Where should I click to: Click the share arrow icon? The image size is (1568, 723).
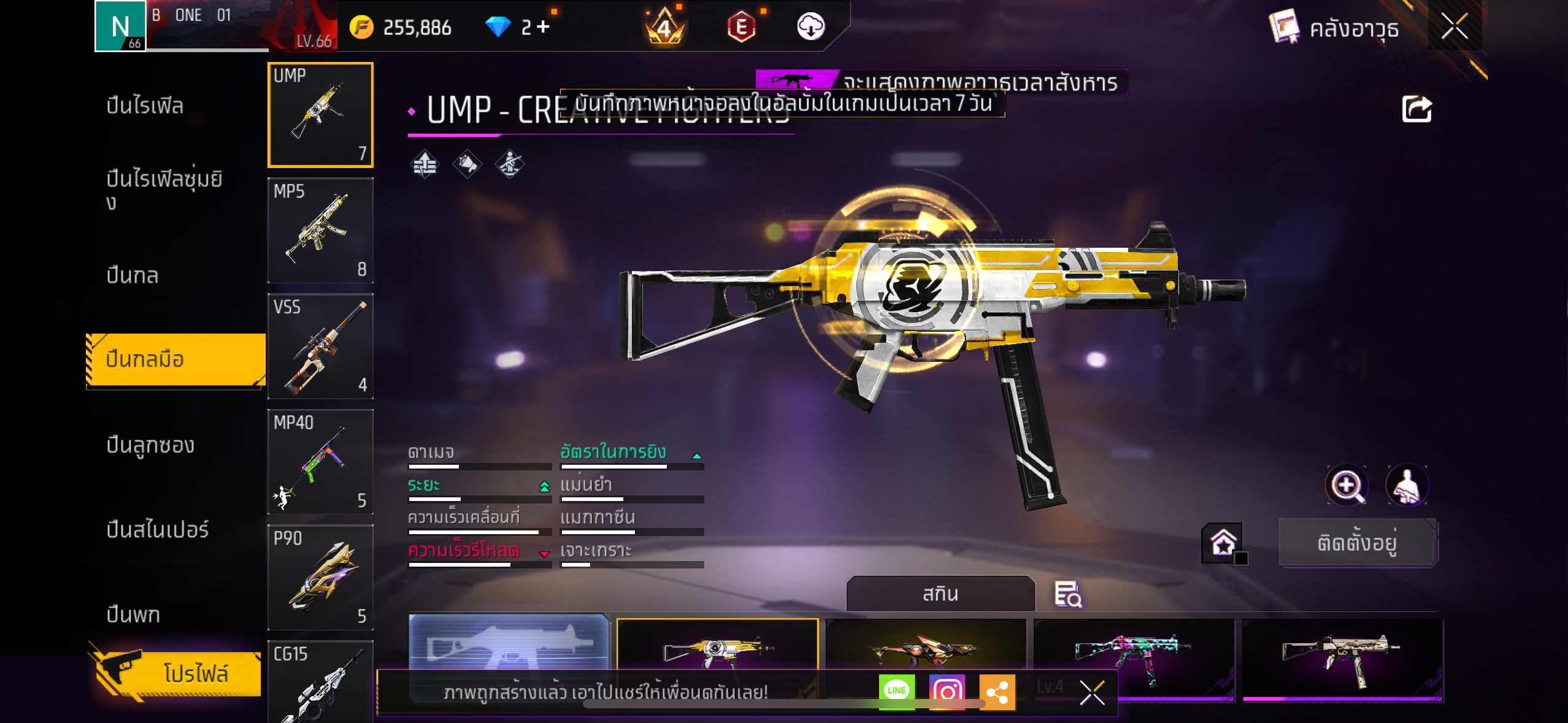click(1416, 110)
